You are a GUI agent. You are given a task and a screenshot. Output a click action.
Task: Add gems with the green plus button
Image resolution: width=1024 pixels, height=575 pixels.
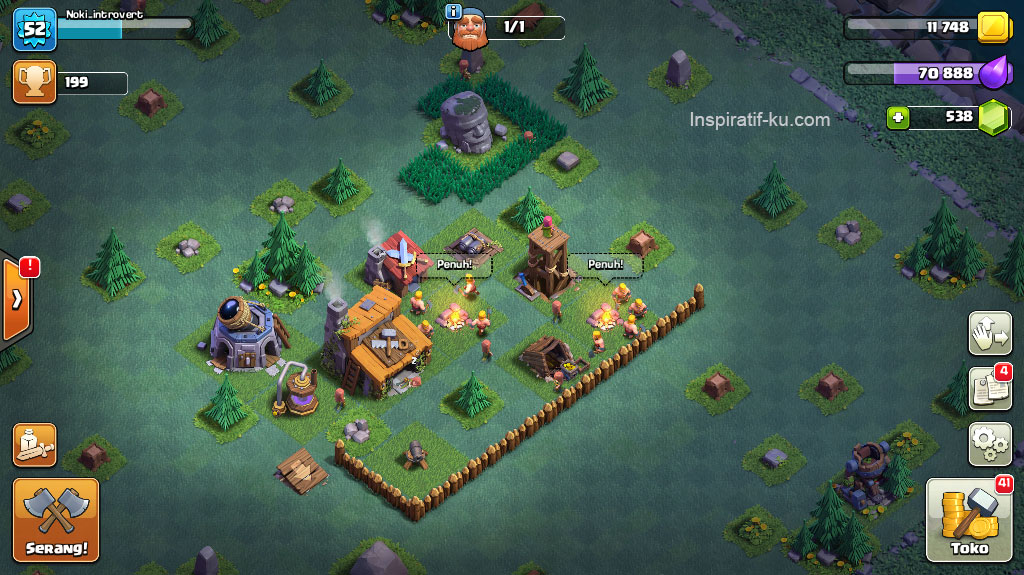click(898, 118)
